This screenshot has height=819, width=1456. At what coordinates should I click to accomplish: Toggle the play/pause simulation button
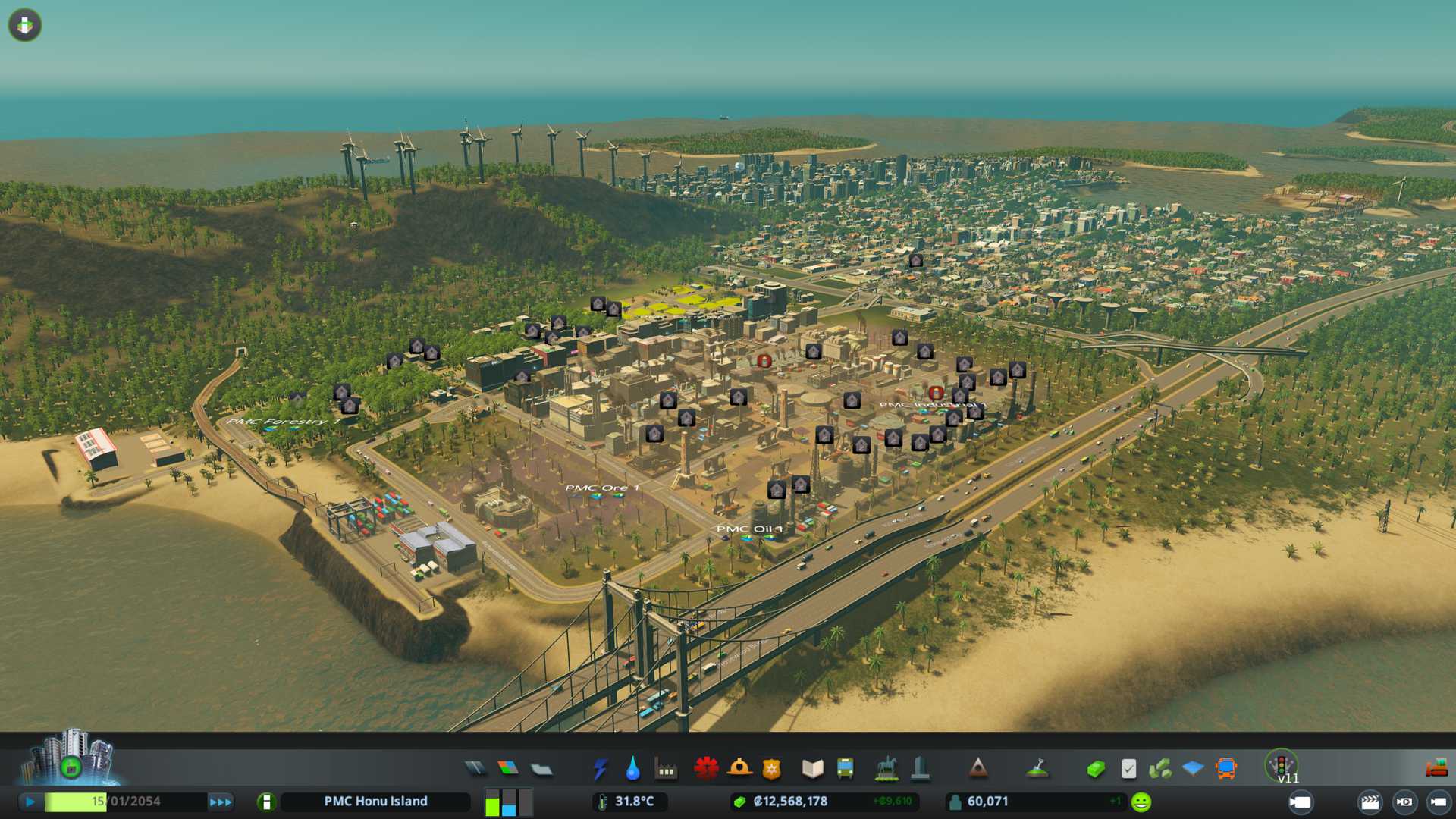click(x=30, y=802)
